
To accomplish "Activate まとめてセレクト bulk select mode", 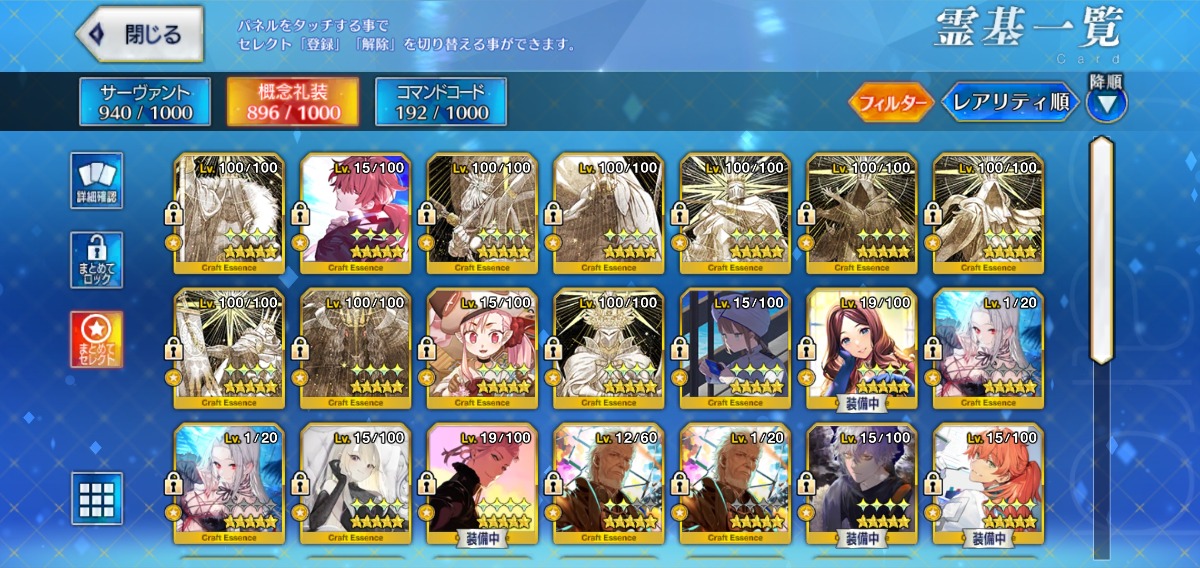I will coord(97,339).
